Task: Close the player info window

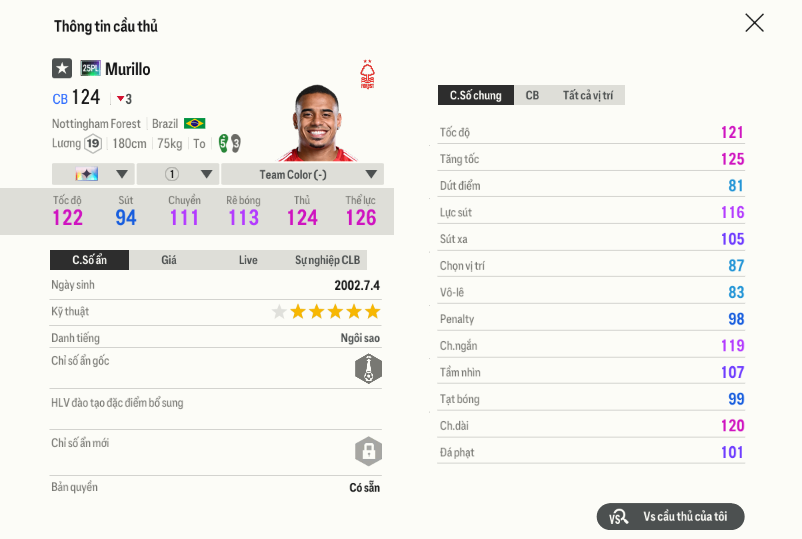Action: coord(754,23)
